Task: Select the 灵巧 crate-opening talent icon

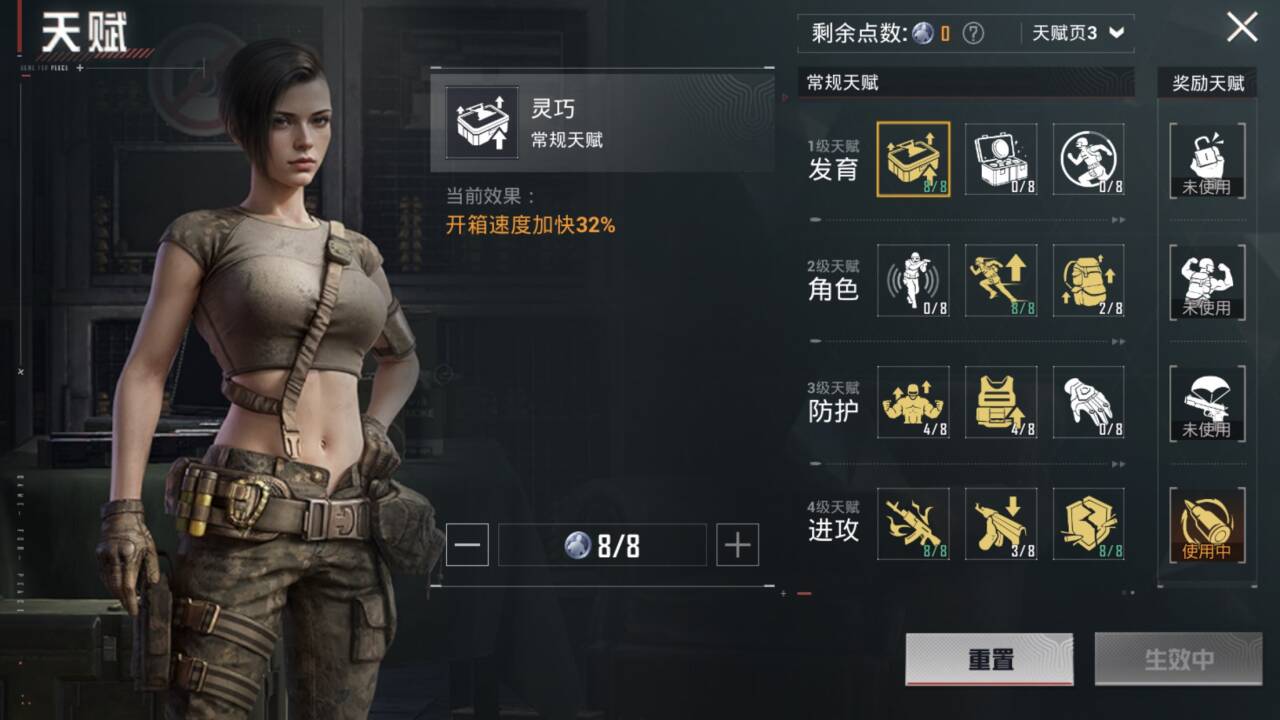Action: click(913, 160)
